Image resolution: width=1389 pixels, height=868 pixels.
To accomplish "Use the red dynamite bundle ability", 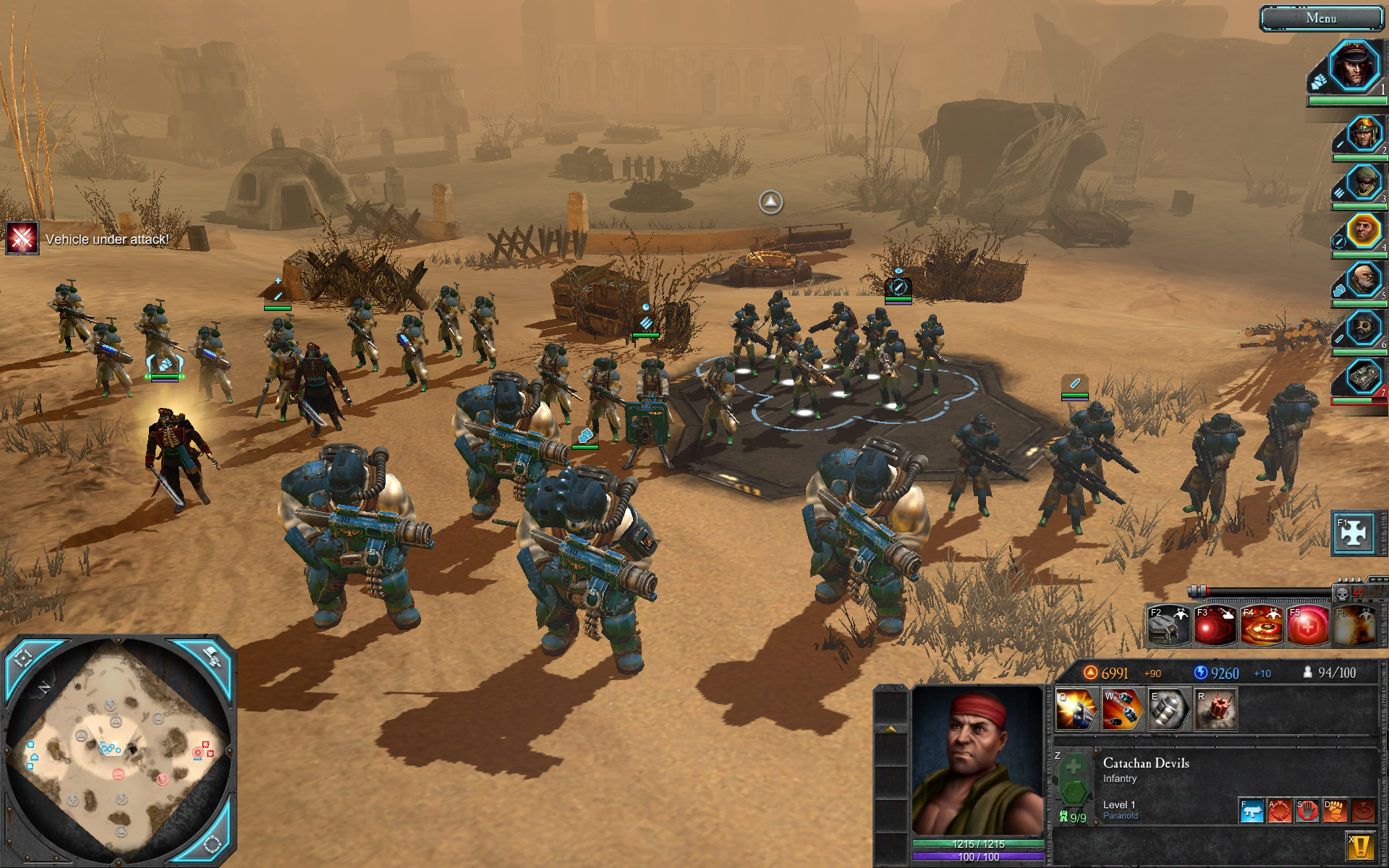I will (x=1215, y=709).
